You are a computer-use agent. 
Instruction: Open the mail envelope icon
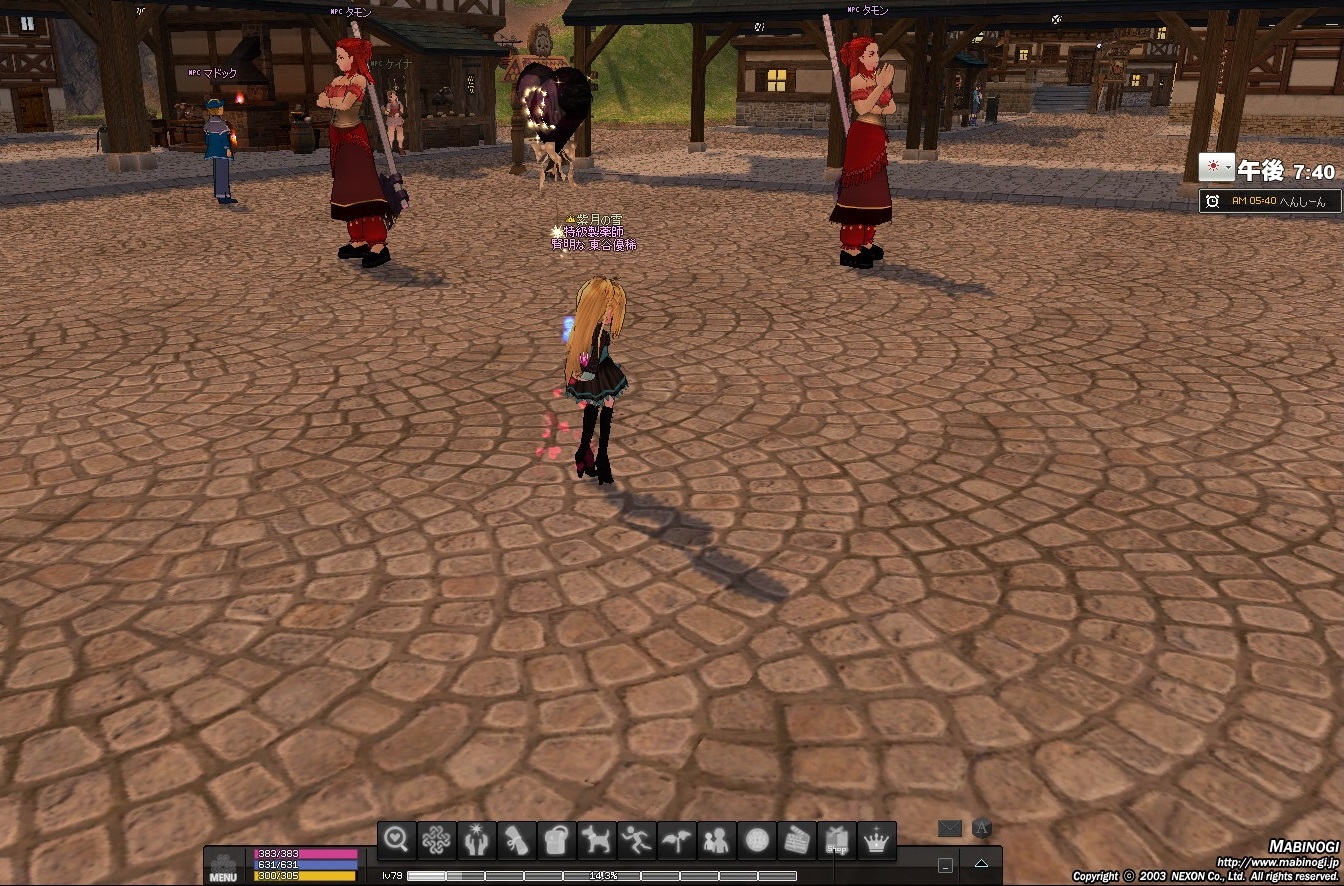[x=949, y=828]
